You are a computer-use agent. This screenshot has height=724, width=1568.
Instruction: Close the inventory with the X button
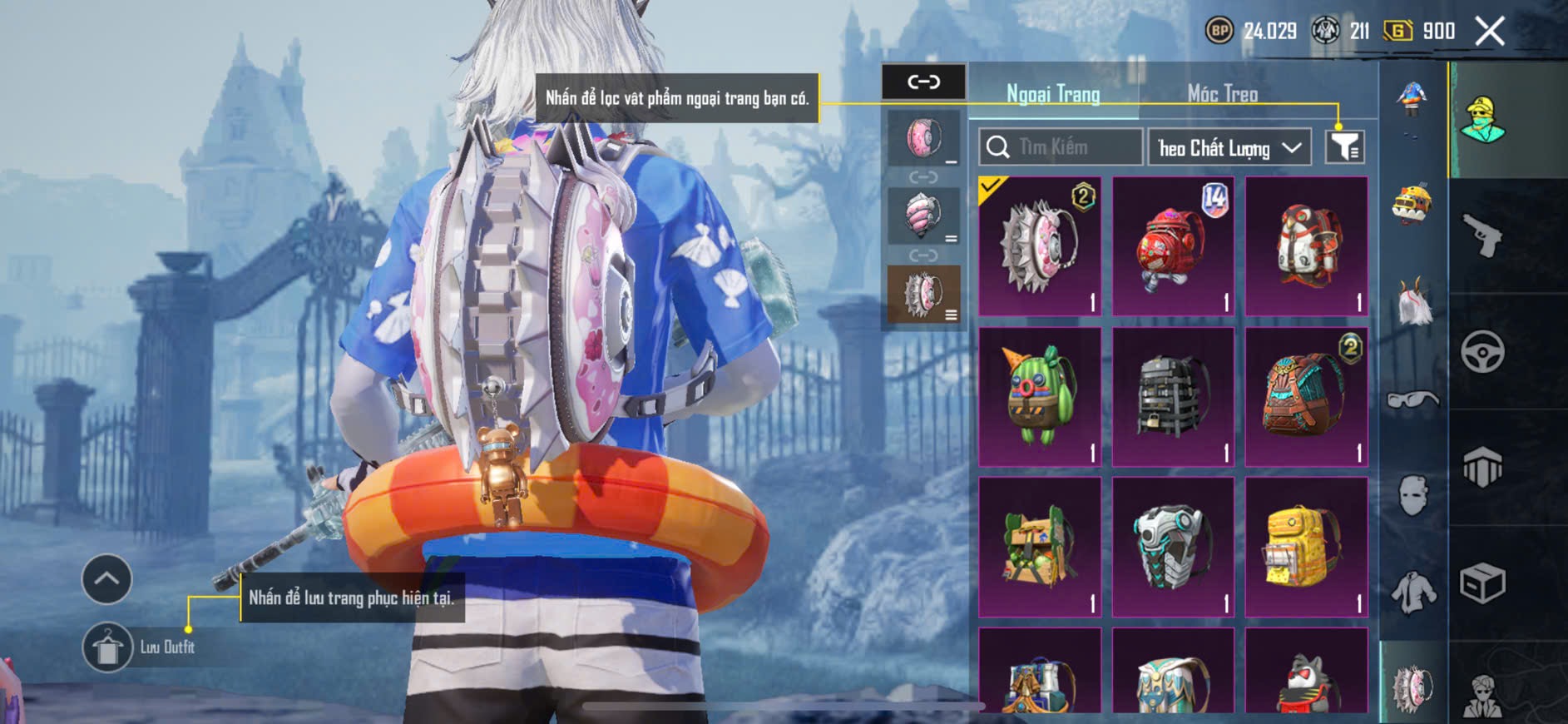pos(1489,32)
